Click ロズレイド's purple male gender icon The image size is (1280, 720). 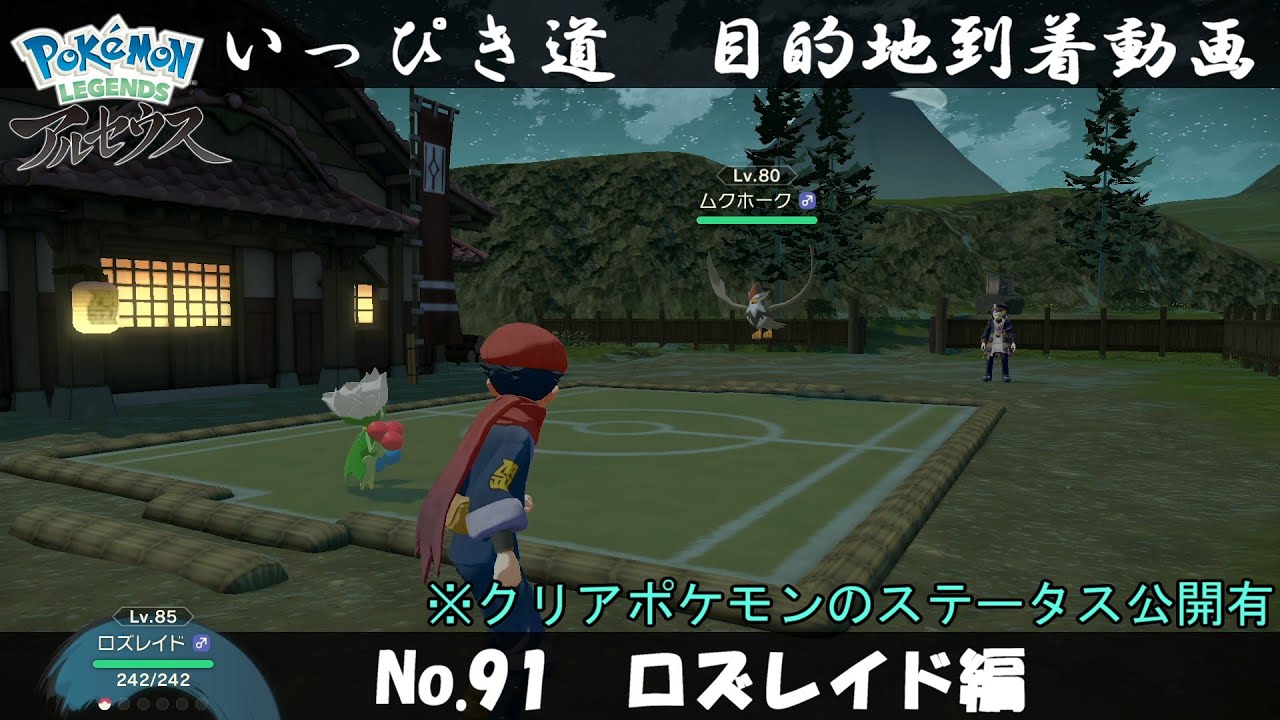[x=200, y=643]
